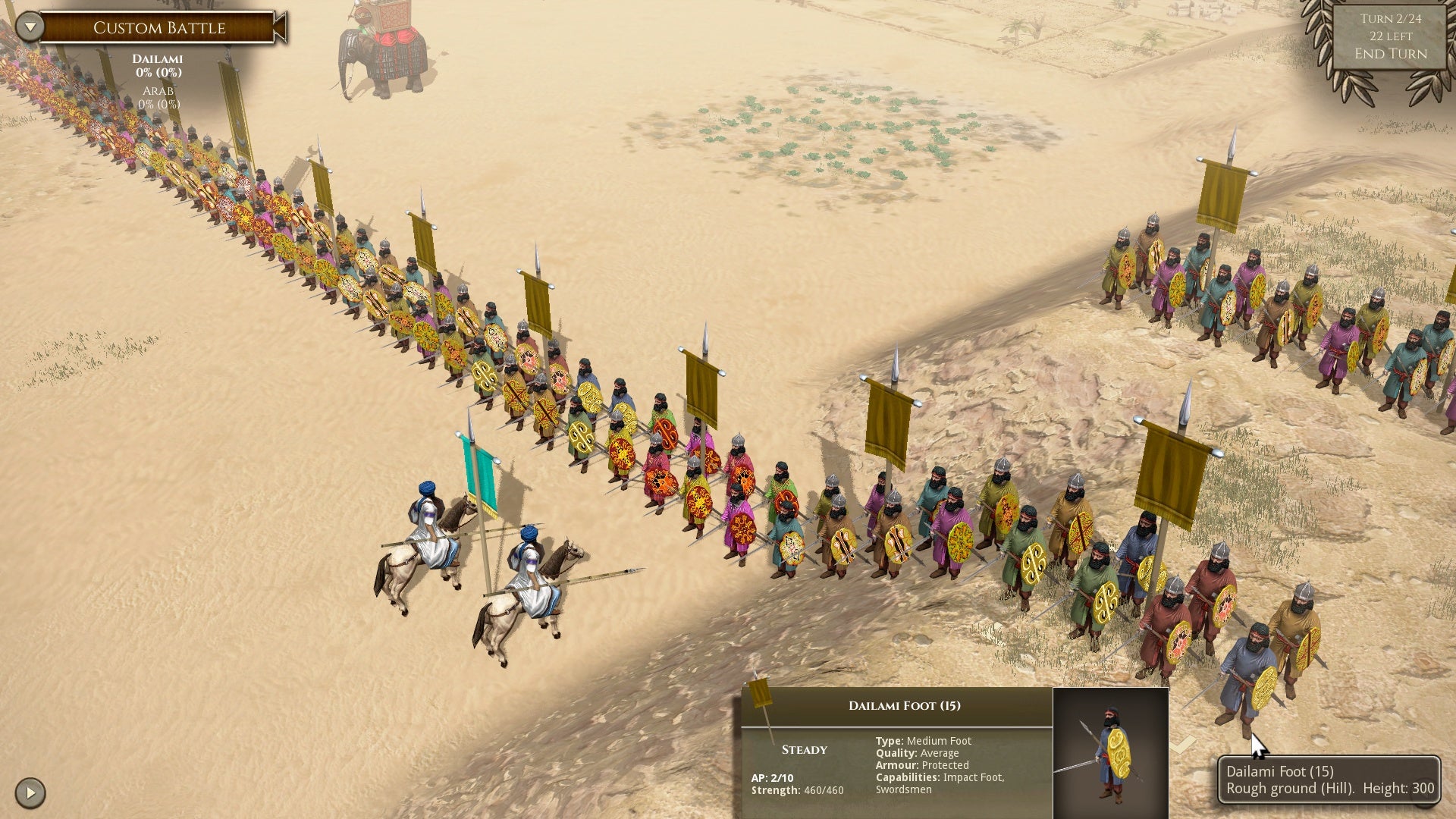Select the Dailami Foot unit portrait
1456x819 pixels.
(x=1110, y=752)
